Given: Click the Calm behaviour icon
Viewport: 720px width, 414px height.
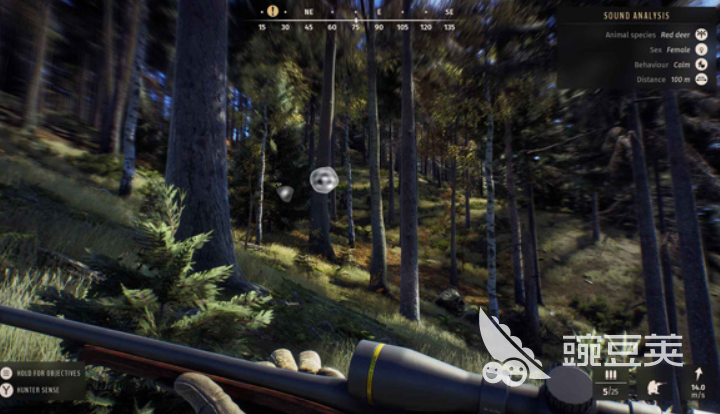Looking at the screenshot, I should (x=702, y=64).
